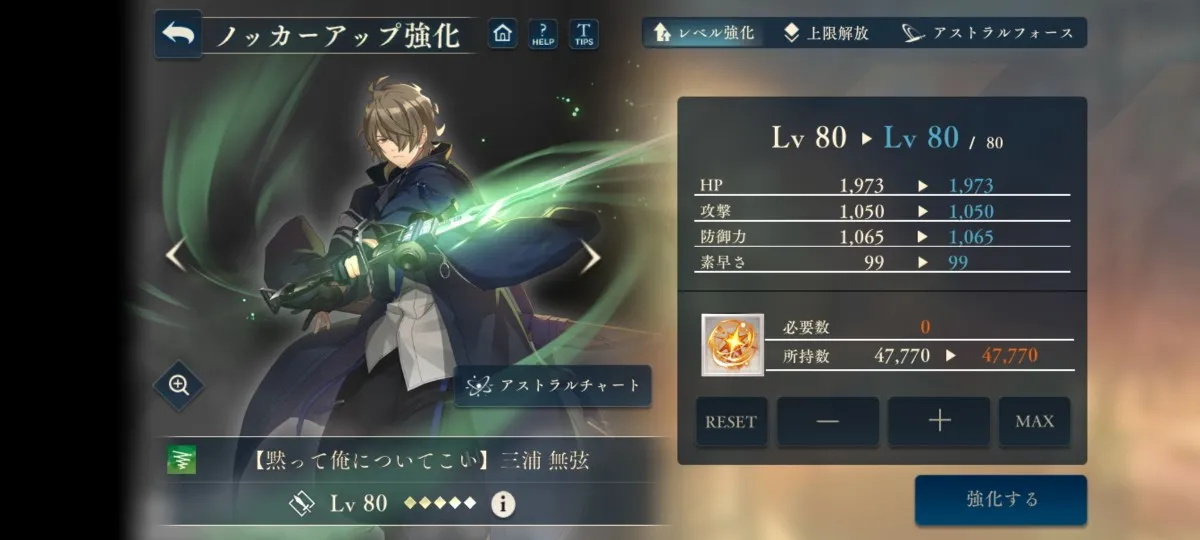
Task: View the previous character with left arrow
Action: coord(175,257)
